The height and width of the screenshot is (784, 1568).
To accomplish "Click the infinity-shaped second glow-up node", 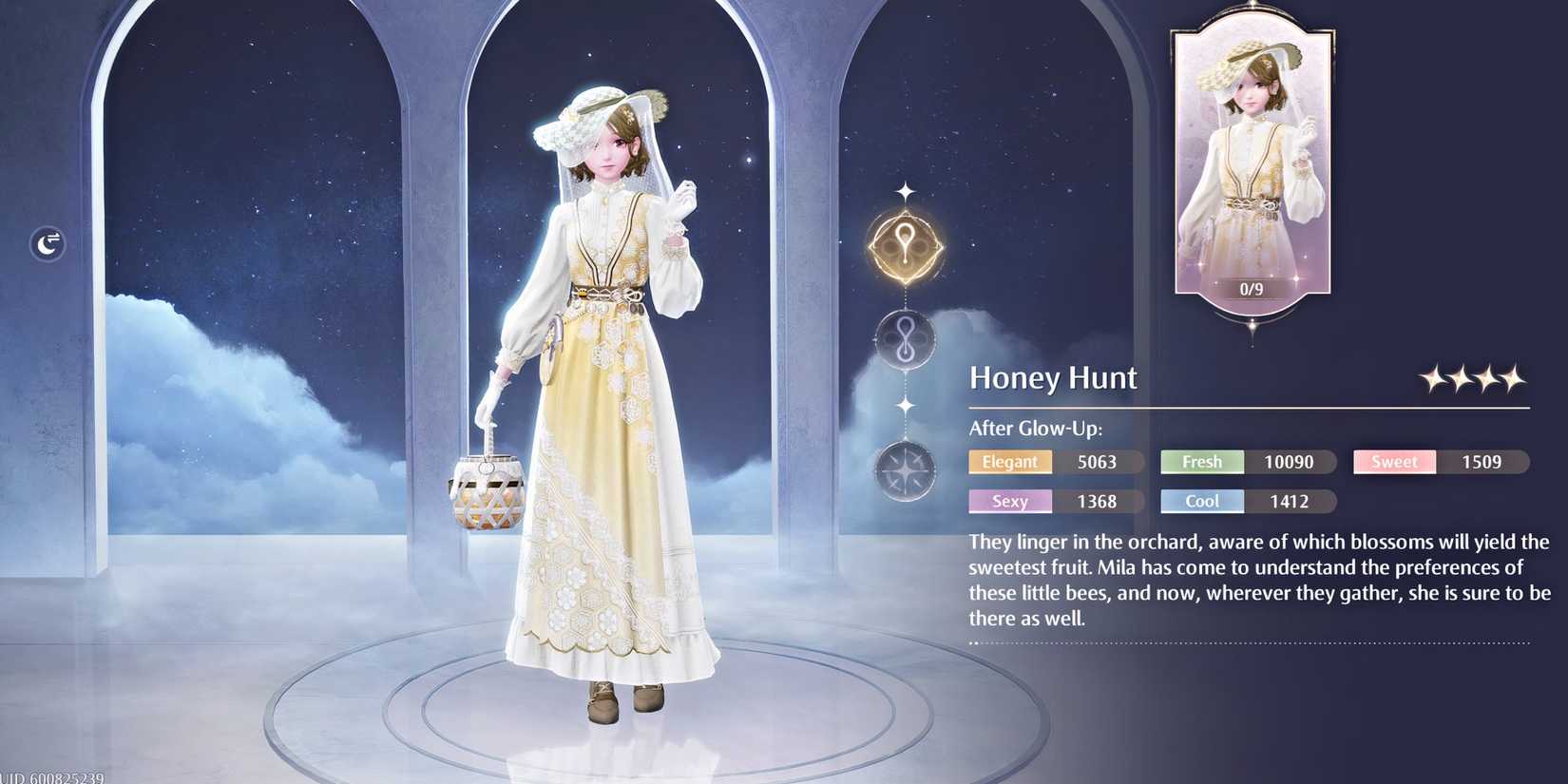I will [x=904, y=340].
